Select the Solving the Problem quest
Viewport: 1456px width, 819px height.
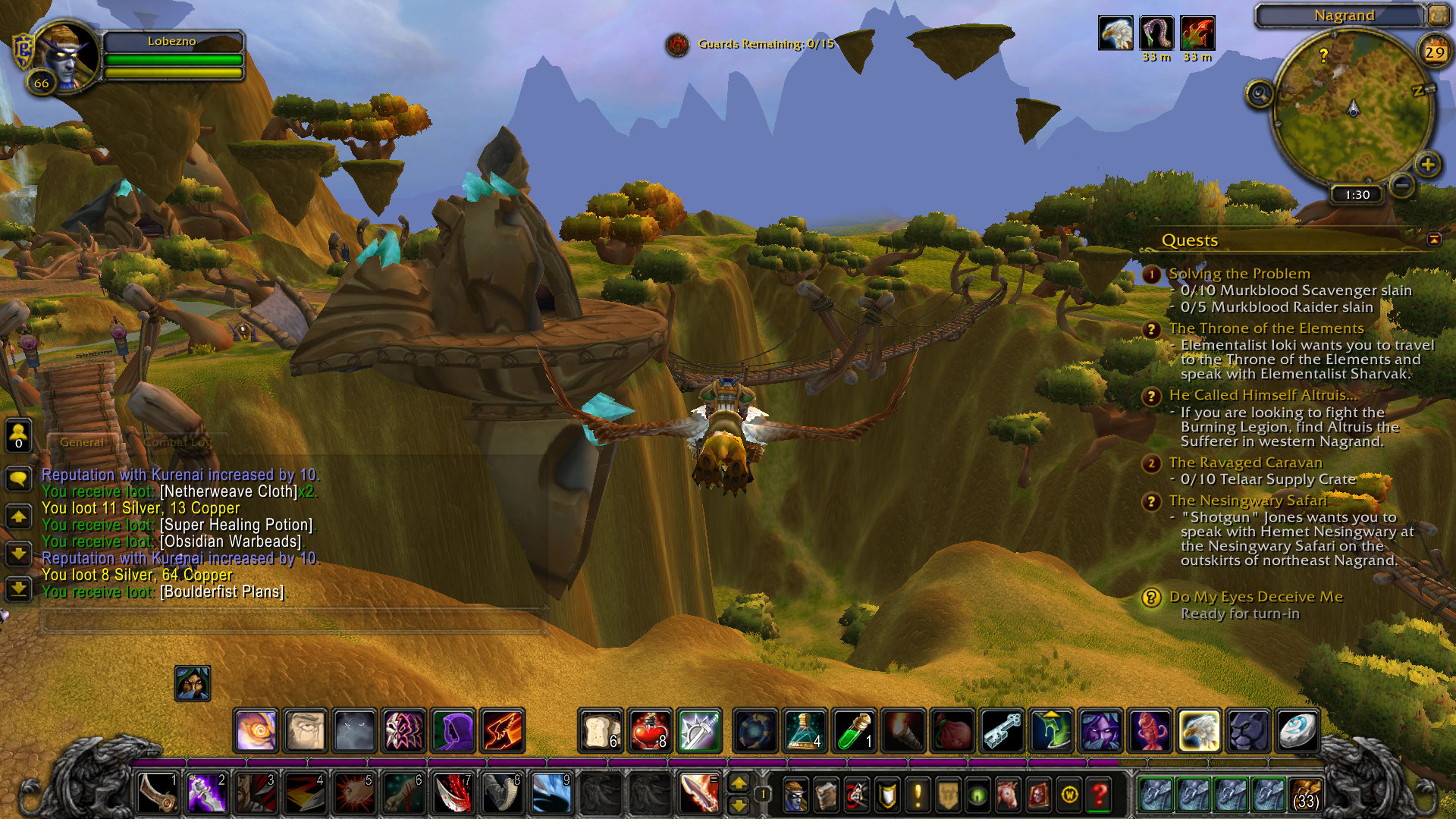tap(1239, 274)
